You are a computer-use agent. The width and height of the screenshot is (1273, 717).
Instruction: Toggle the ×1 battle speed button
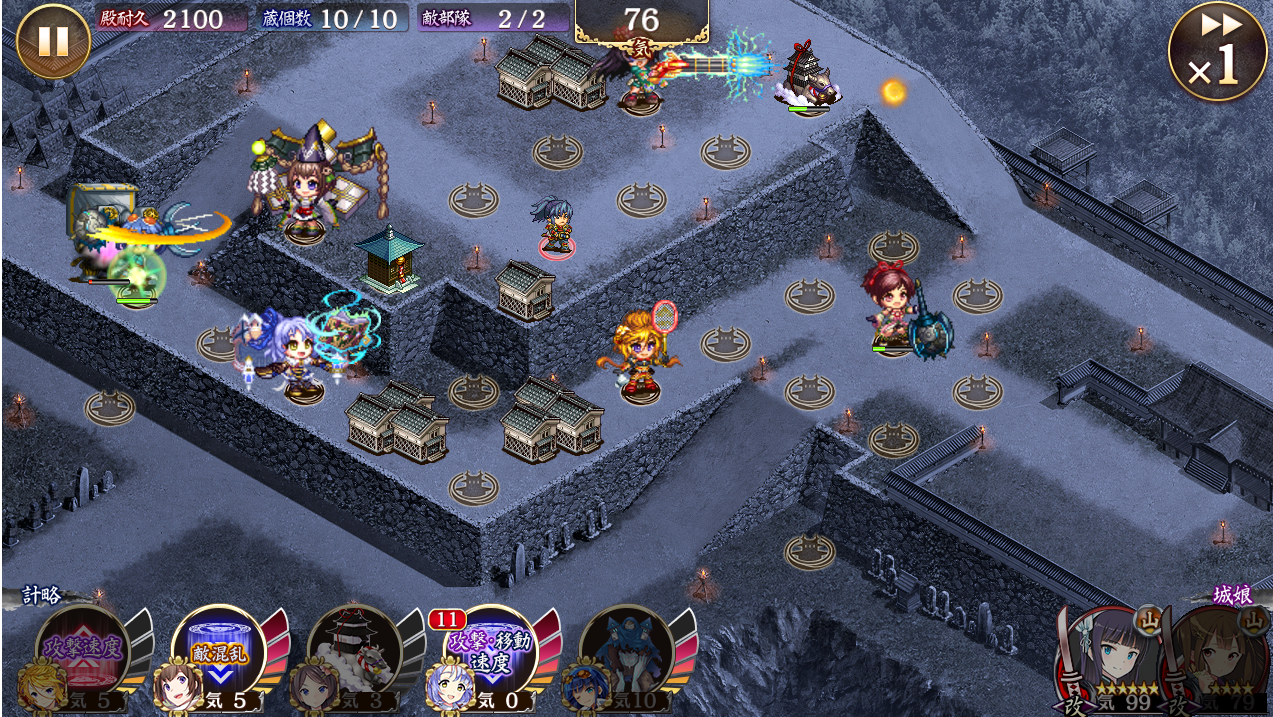point(1216,52)
